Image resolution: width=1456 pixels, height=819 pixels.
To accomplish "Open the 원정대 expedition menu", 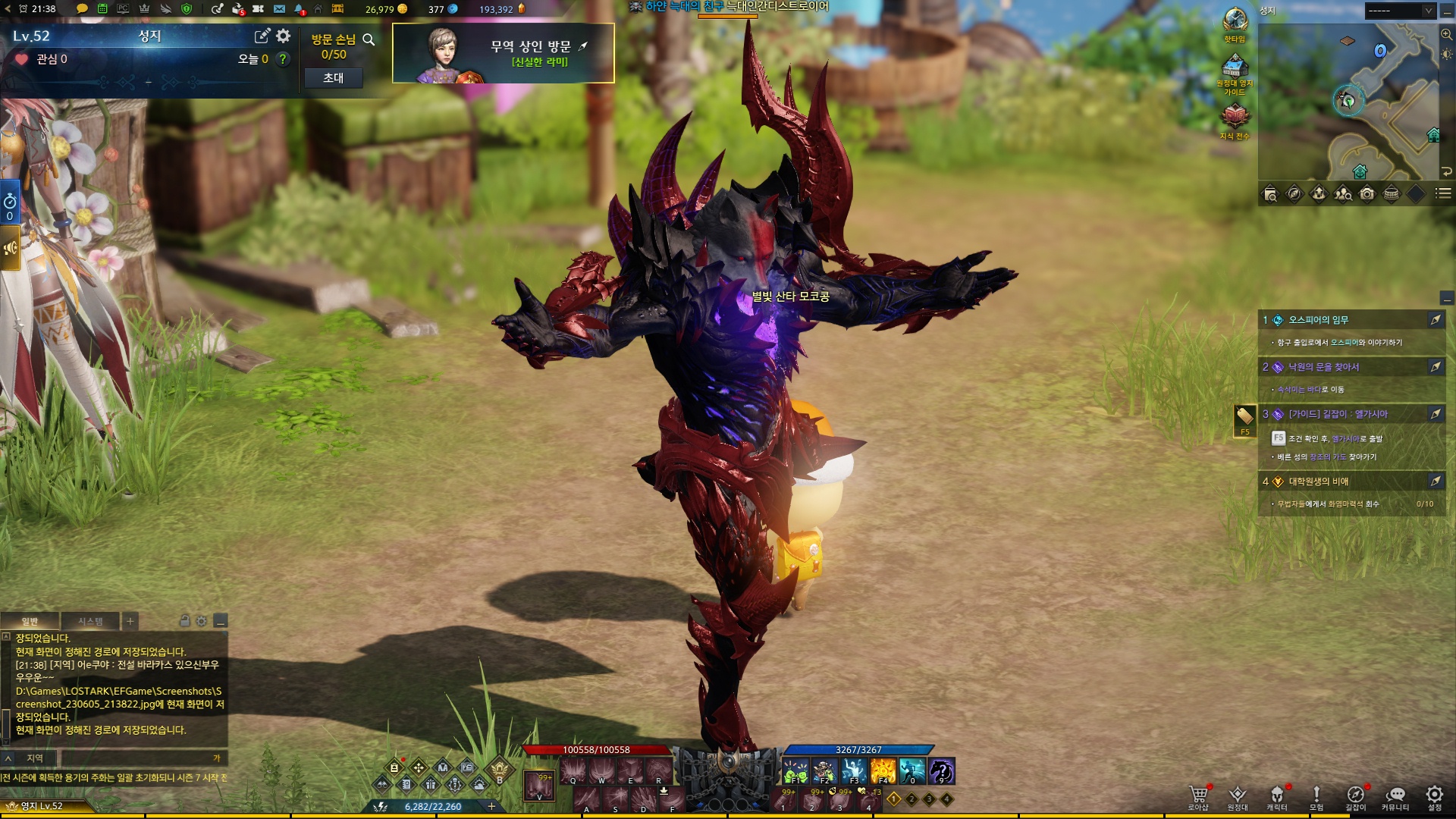I will (x=1238, y=797).
